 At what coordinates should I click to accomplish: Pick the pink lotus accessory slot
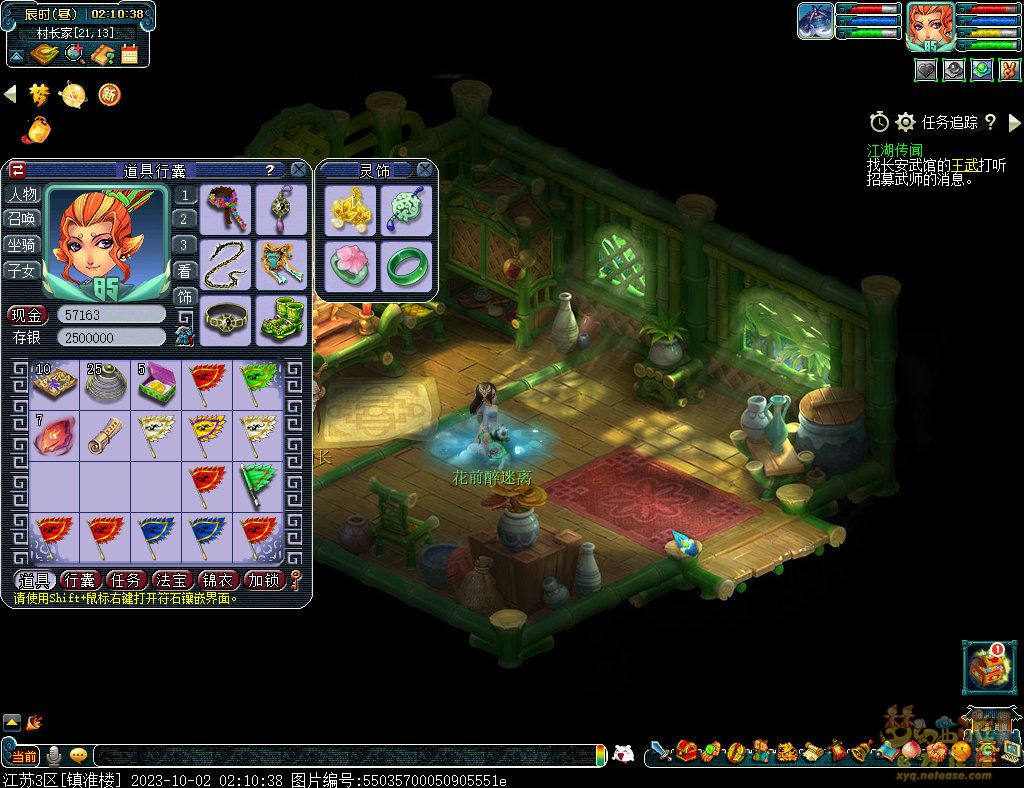(x=351, y=267)
